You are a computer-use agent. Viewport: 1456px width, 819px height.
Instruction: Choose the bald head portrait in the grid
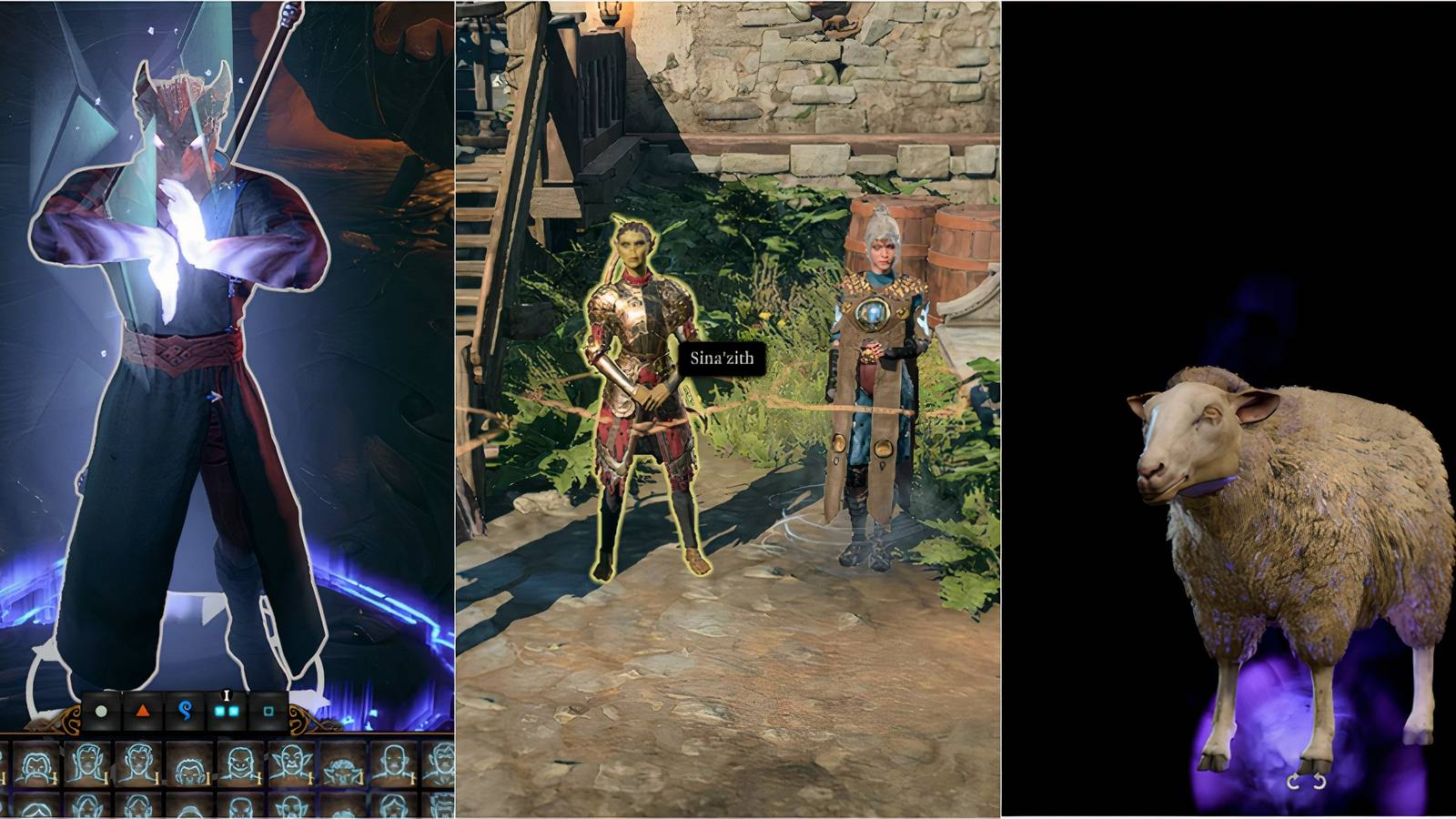[x=394, y=761]
